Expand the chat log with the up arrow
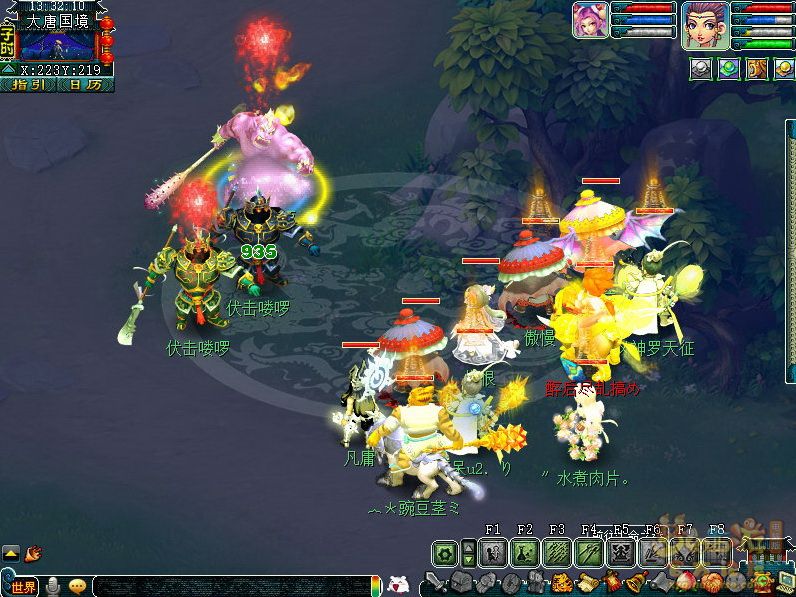Screen dimensions: 796x597 (11, 552)
